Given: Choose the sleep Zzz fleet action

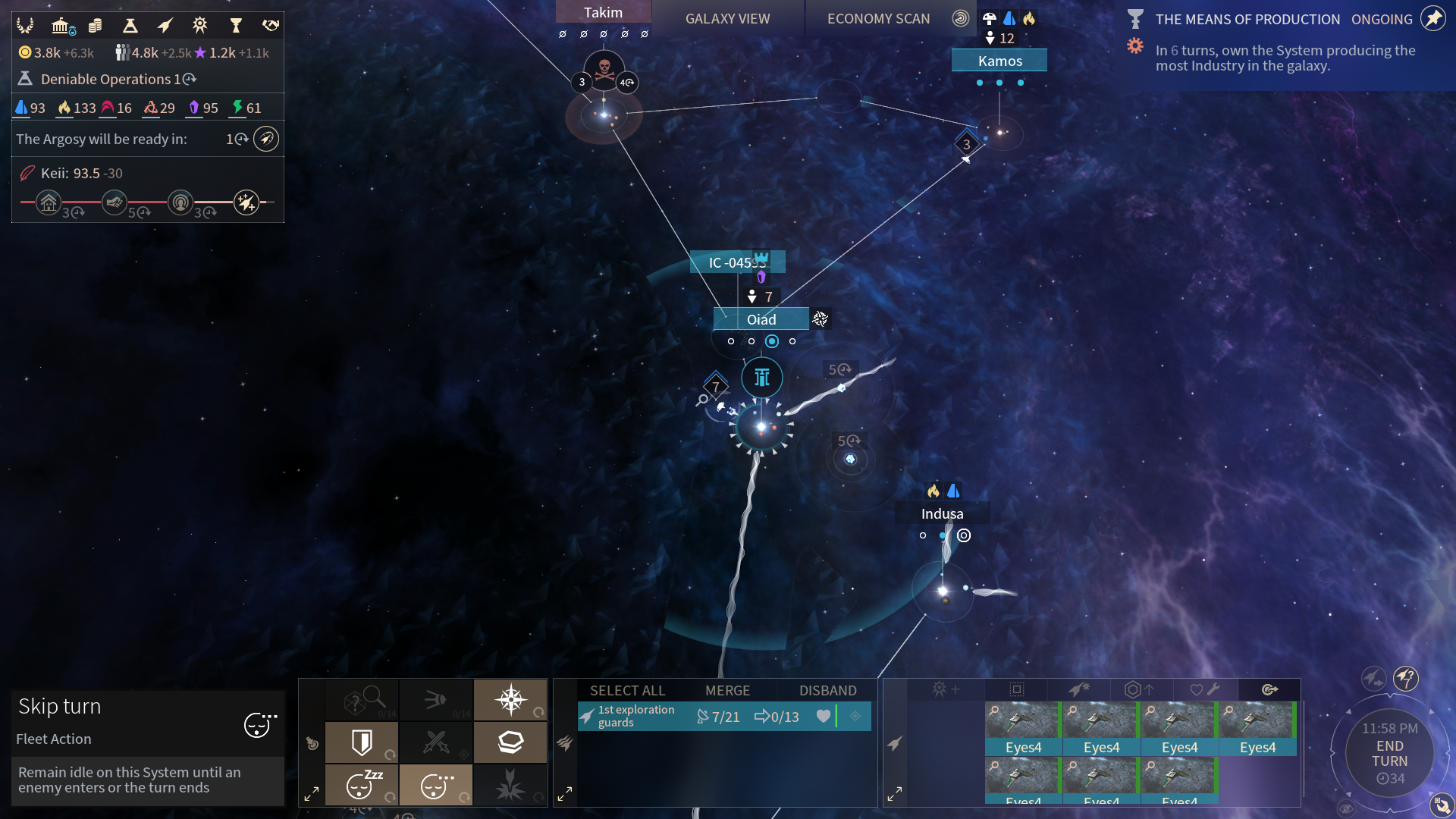Looking at the screenshot, I should coord(362,785).
